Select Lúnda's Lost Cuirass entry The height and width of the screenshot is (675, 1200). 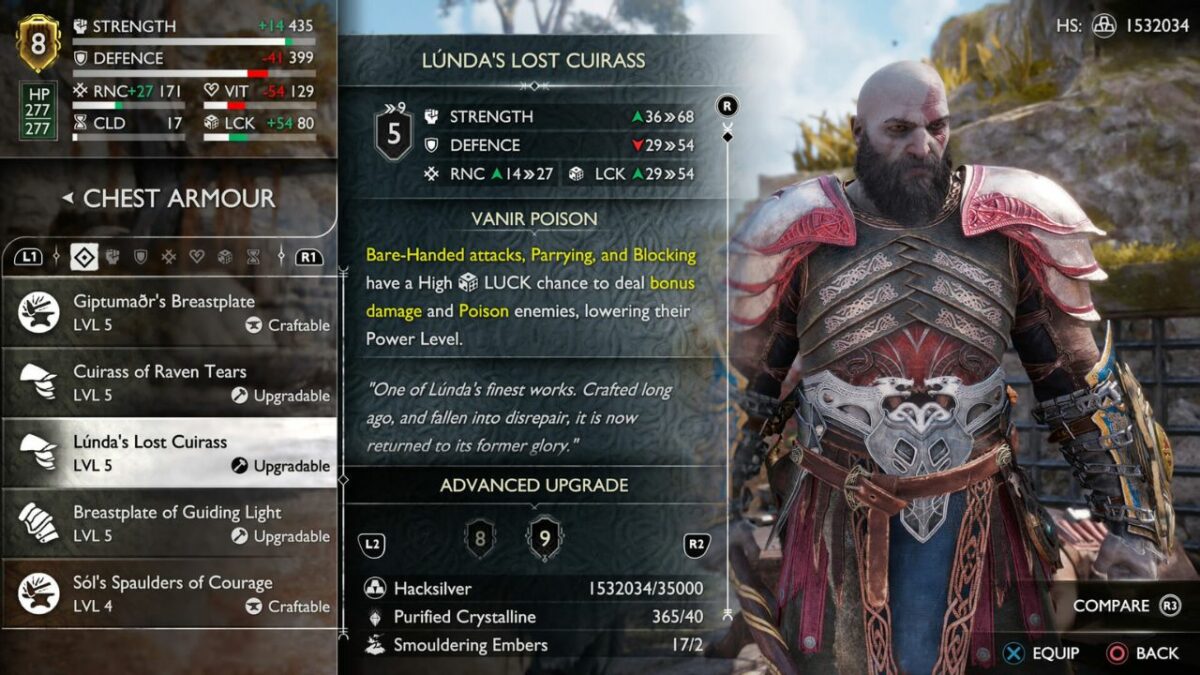(168, 453)
